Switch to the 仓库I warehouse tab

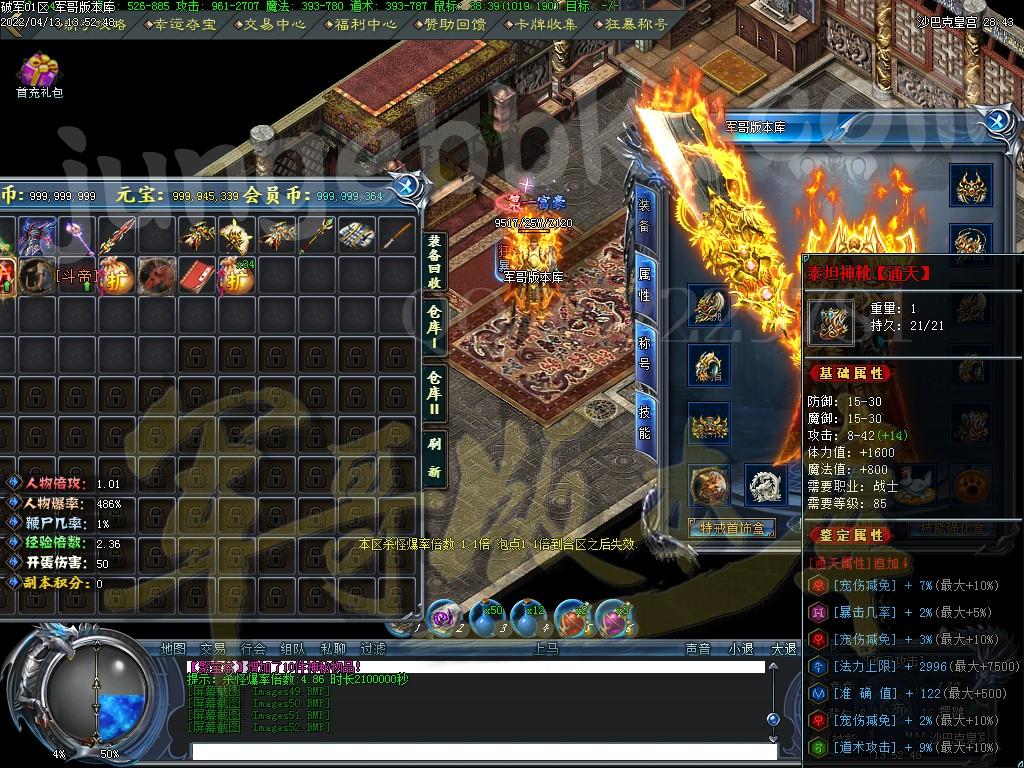(433, 327)
